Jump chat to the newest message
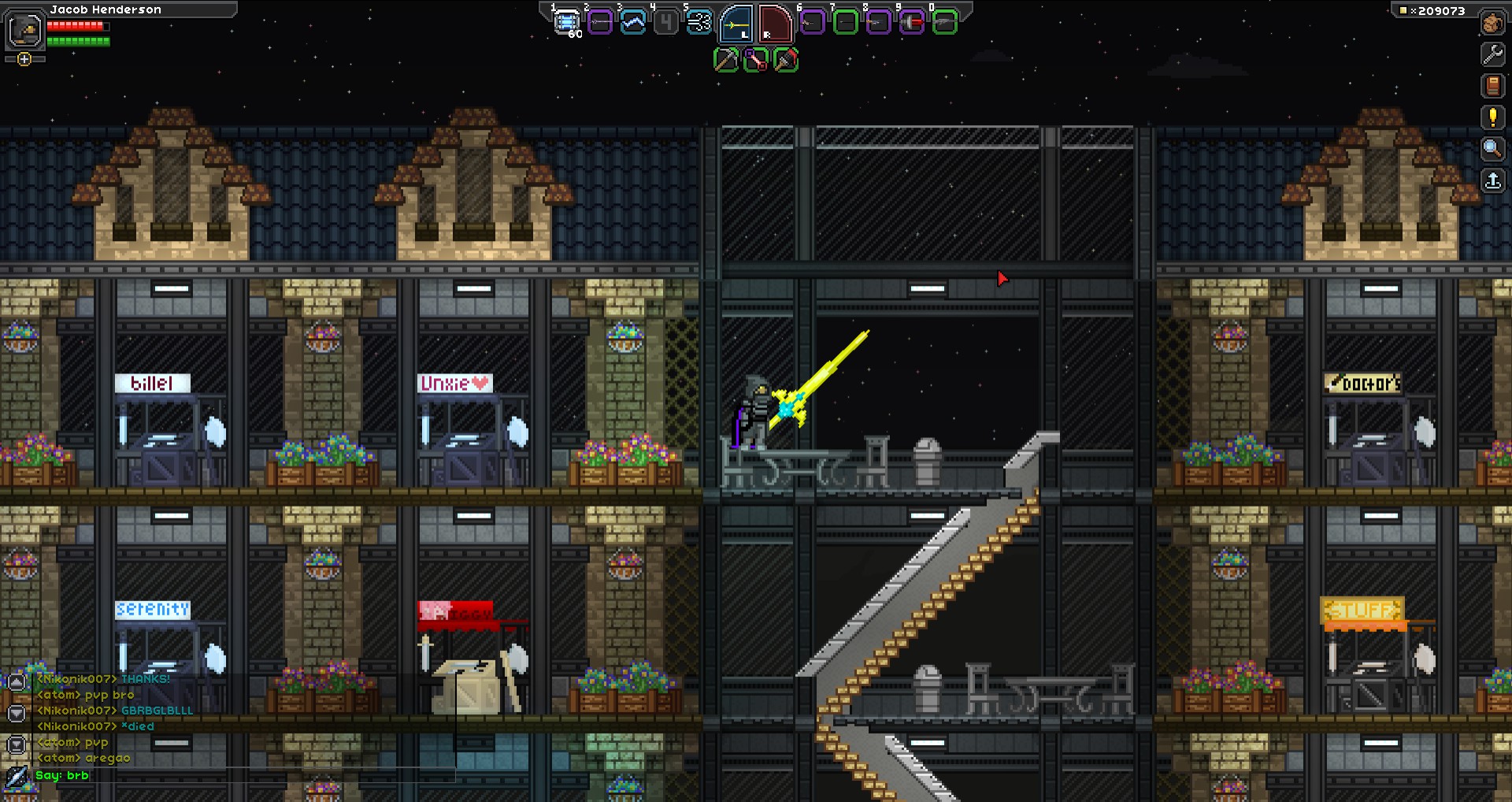Viewport: 1512px width, 802px height. pos(17,744)
